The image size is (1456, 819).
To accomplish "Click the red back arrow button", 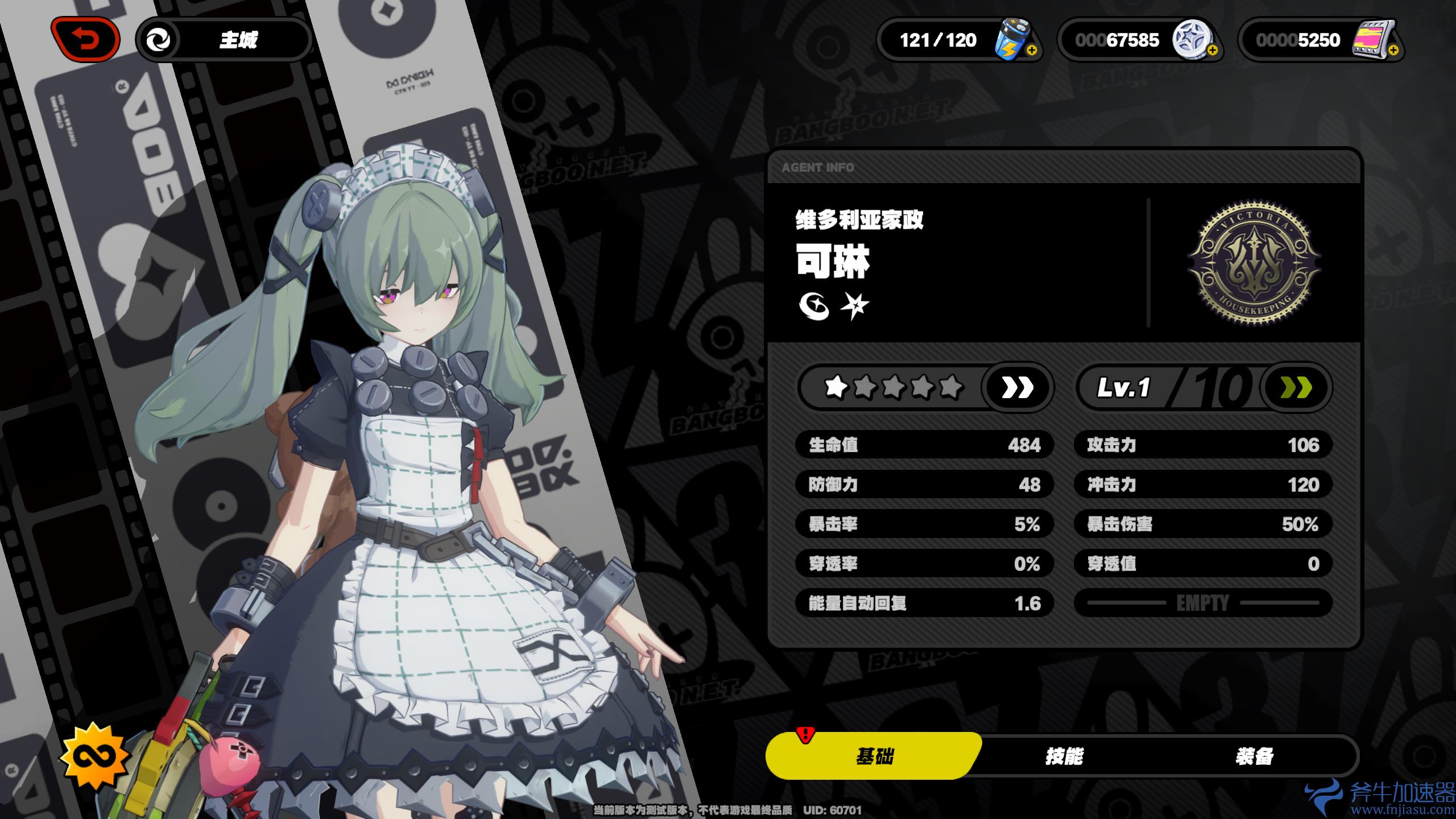I will pos(85,40).
